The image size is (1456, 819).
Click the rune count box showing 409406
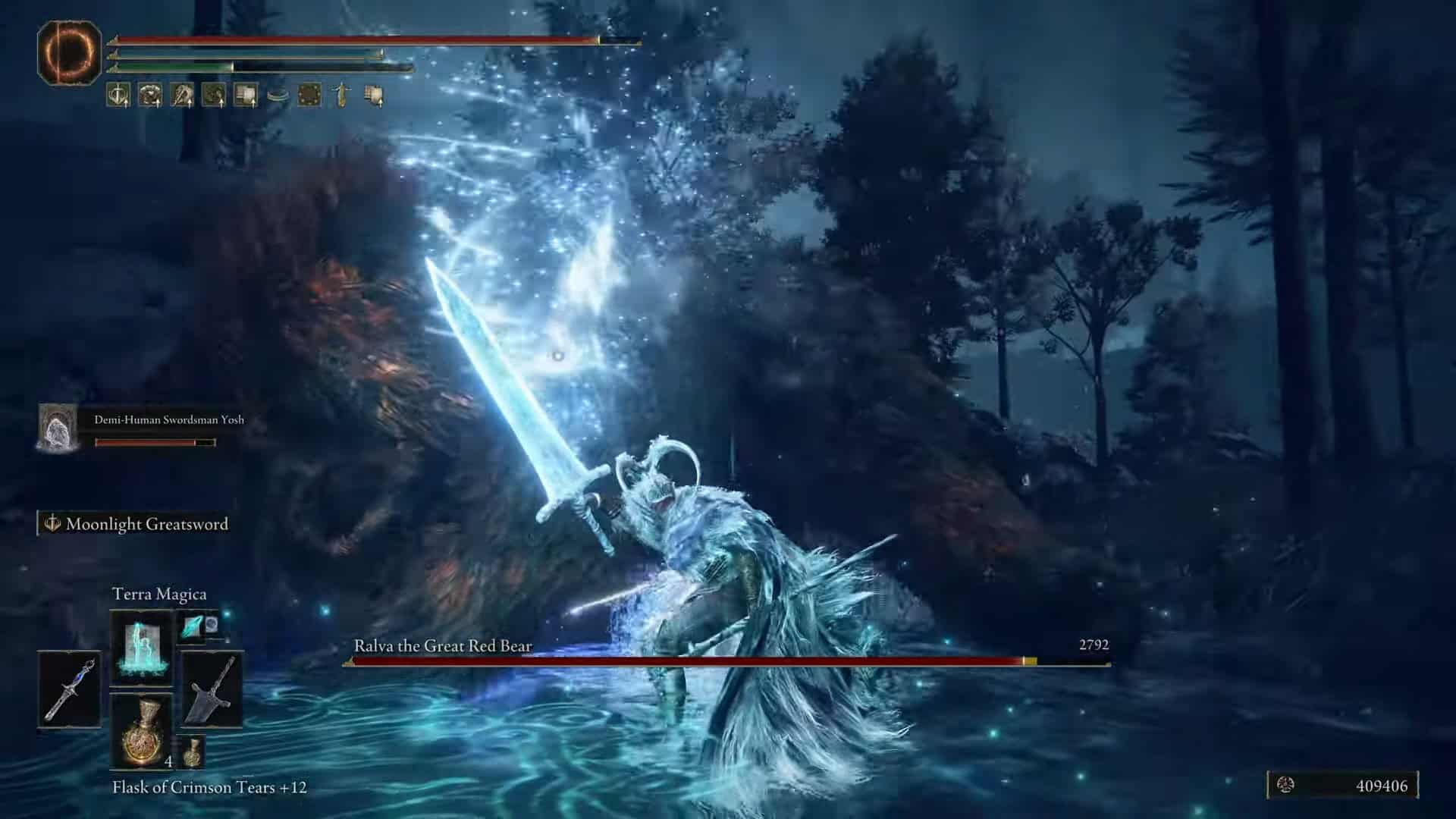pyautogui.click(x=1342, y=786)
